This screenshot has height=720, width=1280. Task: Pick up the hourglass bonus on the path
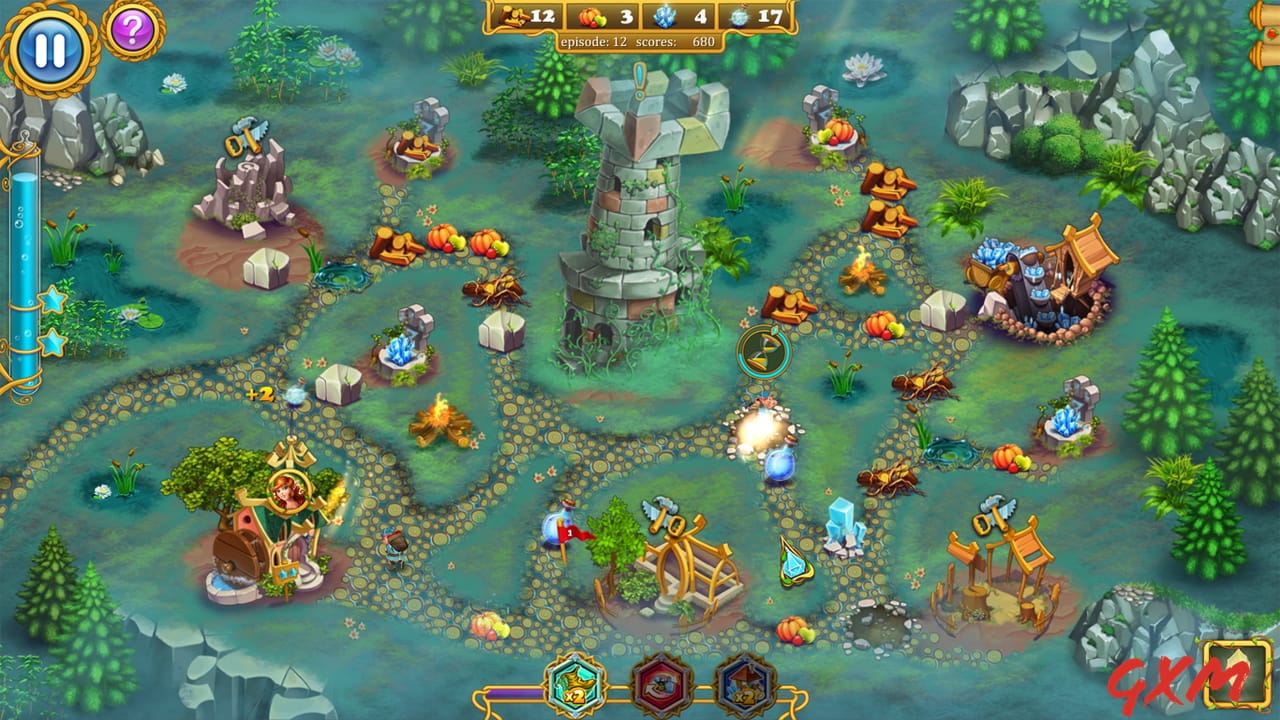764,352
